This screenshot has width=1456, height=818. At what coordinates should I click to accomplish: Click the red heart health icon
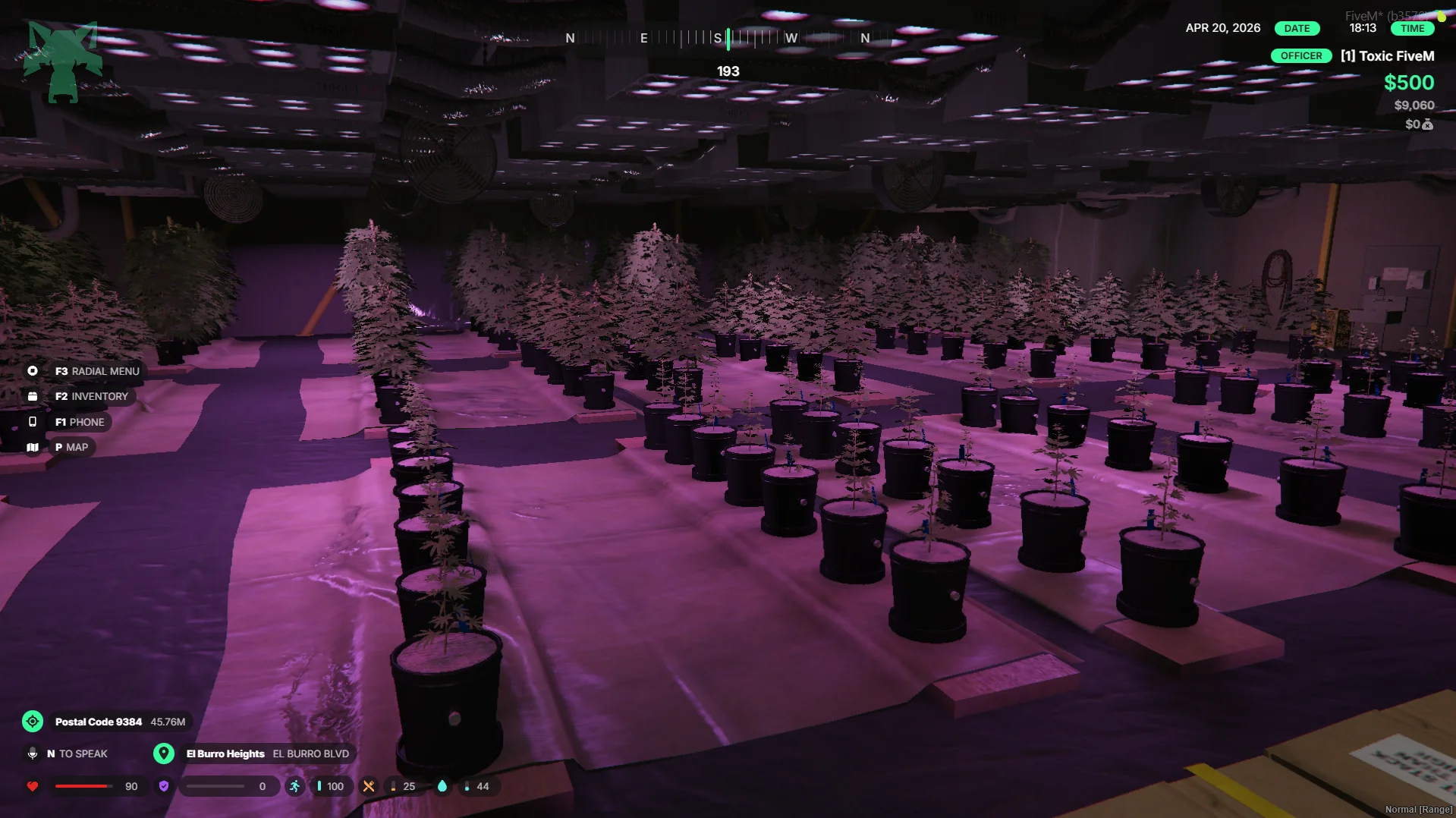(x=33, y=786)
